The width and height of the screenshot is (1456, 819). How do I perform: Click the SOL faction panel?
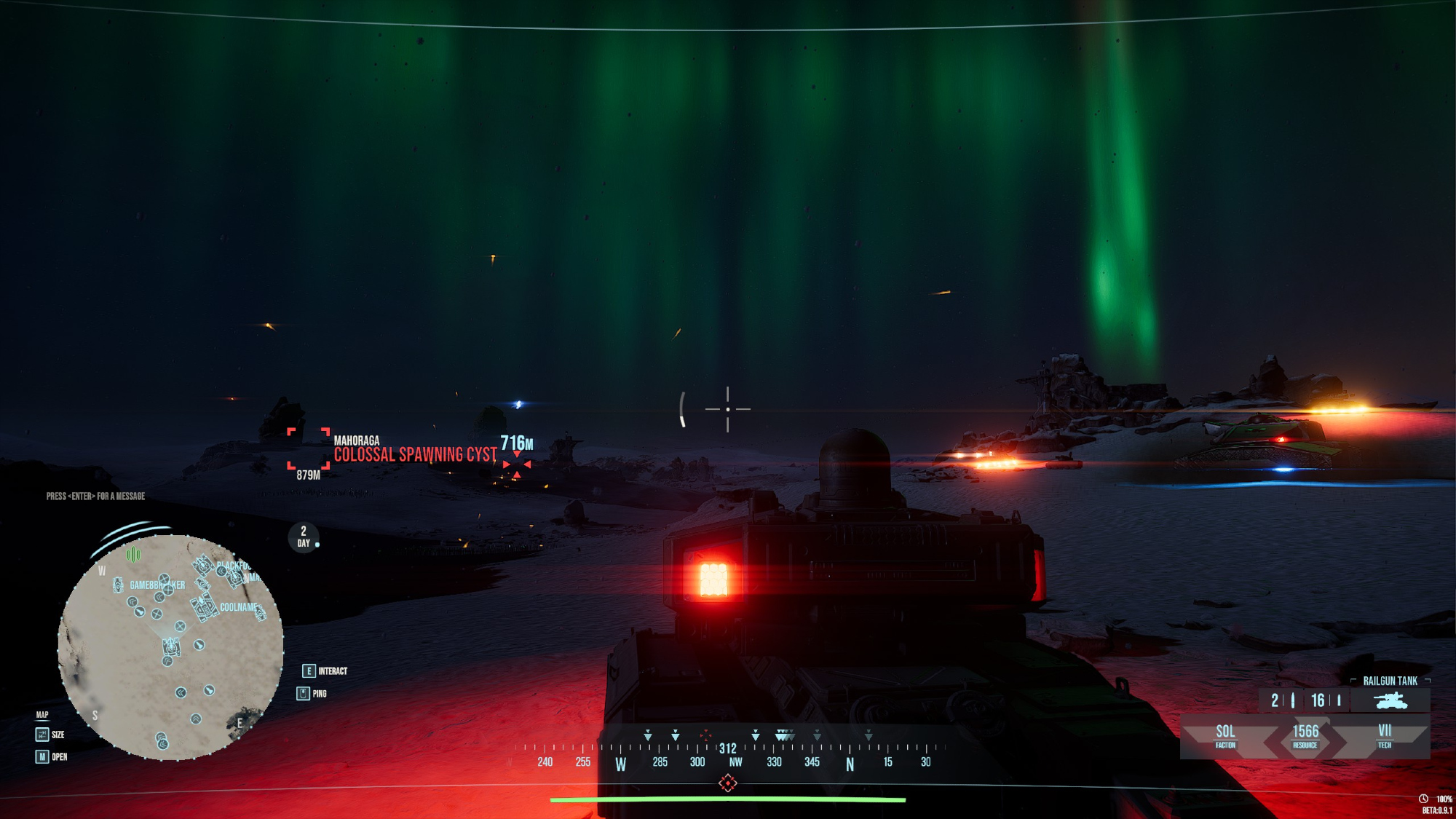(x=1225, y=735)
